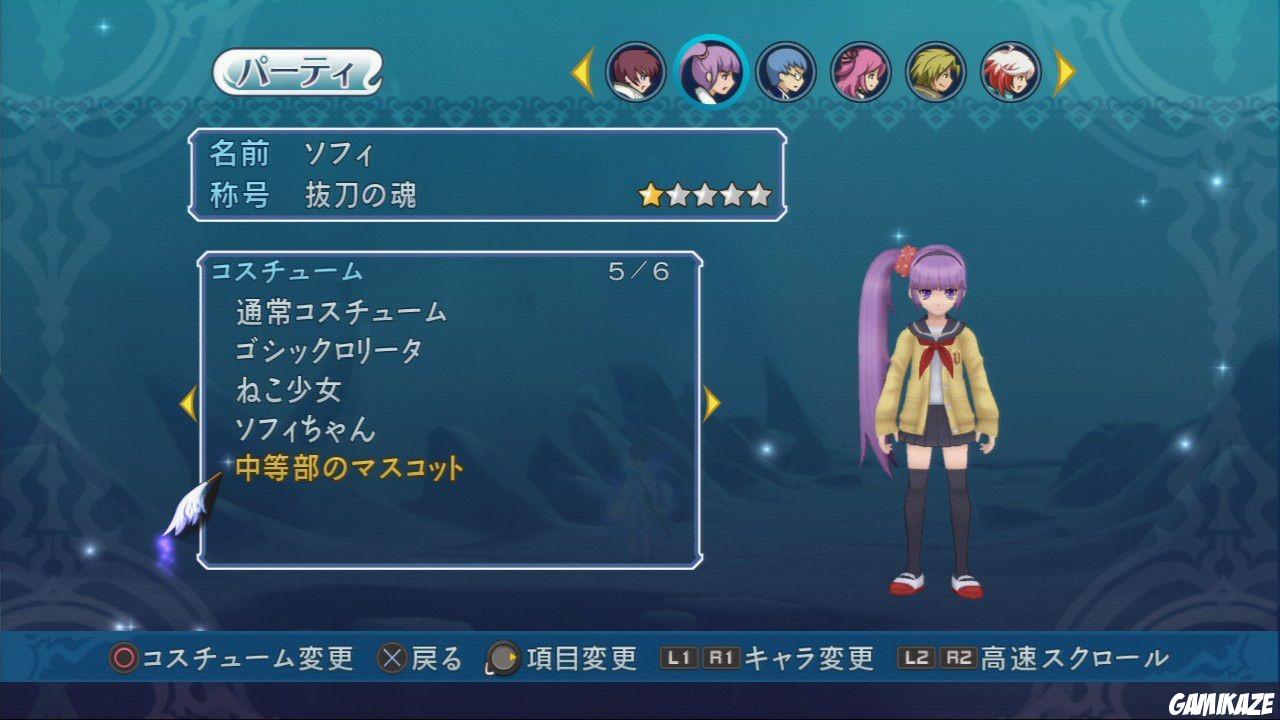1280x720 pixels.
Task: Click right arrow beside the character portraits
Action: click(1065, 71)
